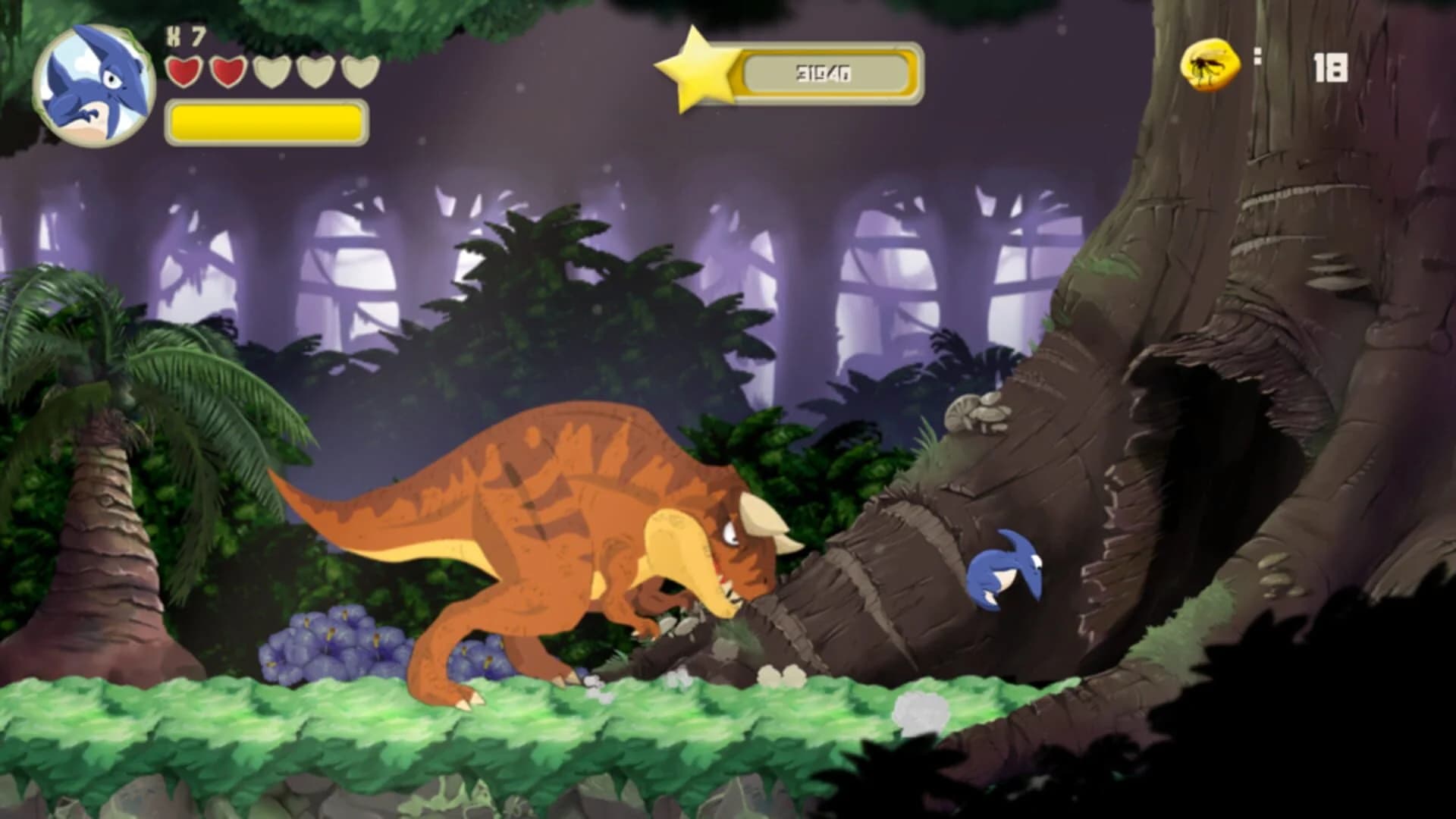Click the first filled red heart
This screenshot has height=819, width=1456.
(x=184, y=72)
